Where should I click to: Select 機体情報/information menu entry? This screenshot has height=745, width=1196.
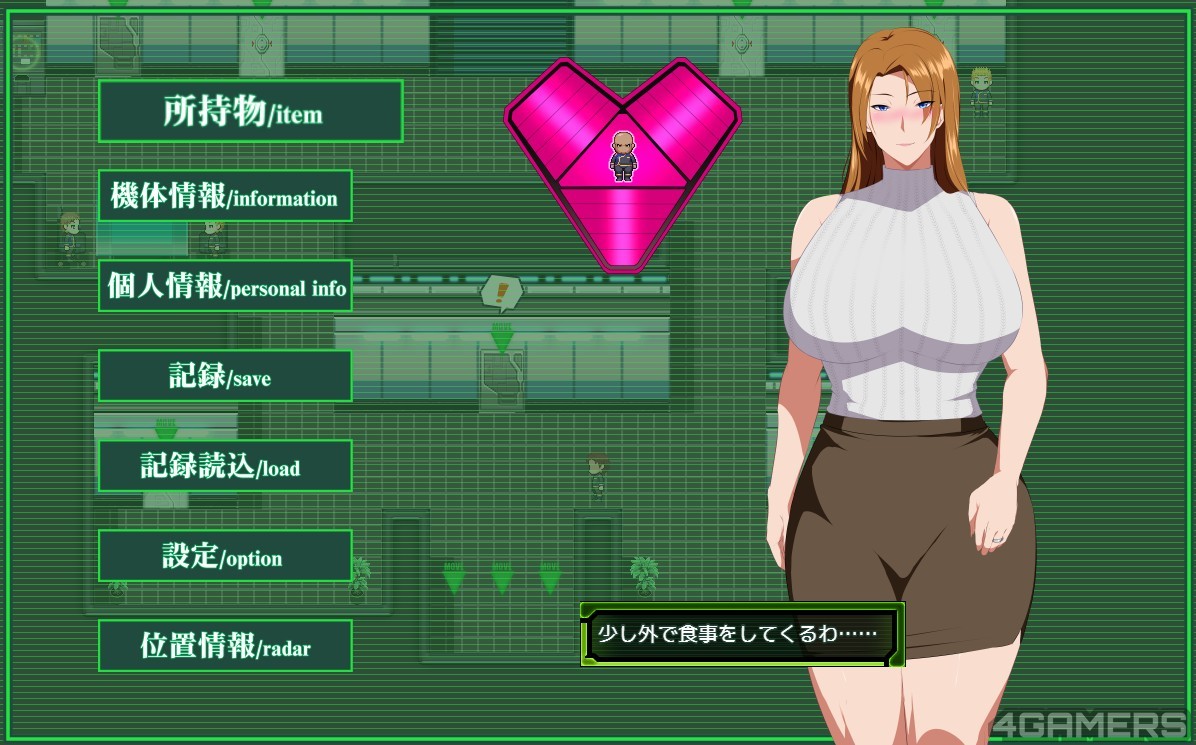coord(225,196)
